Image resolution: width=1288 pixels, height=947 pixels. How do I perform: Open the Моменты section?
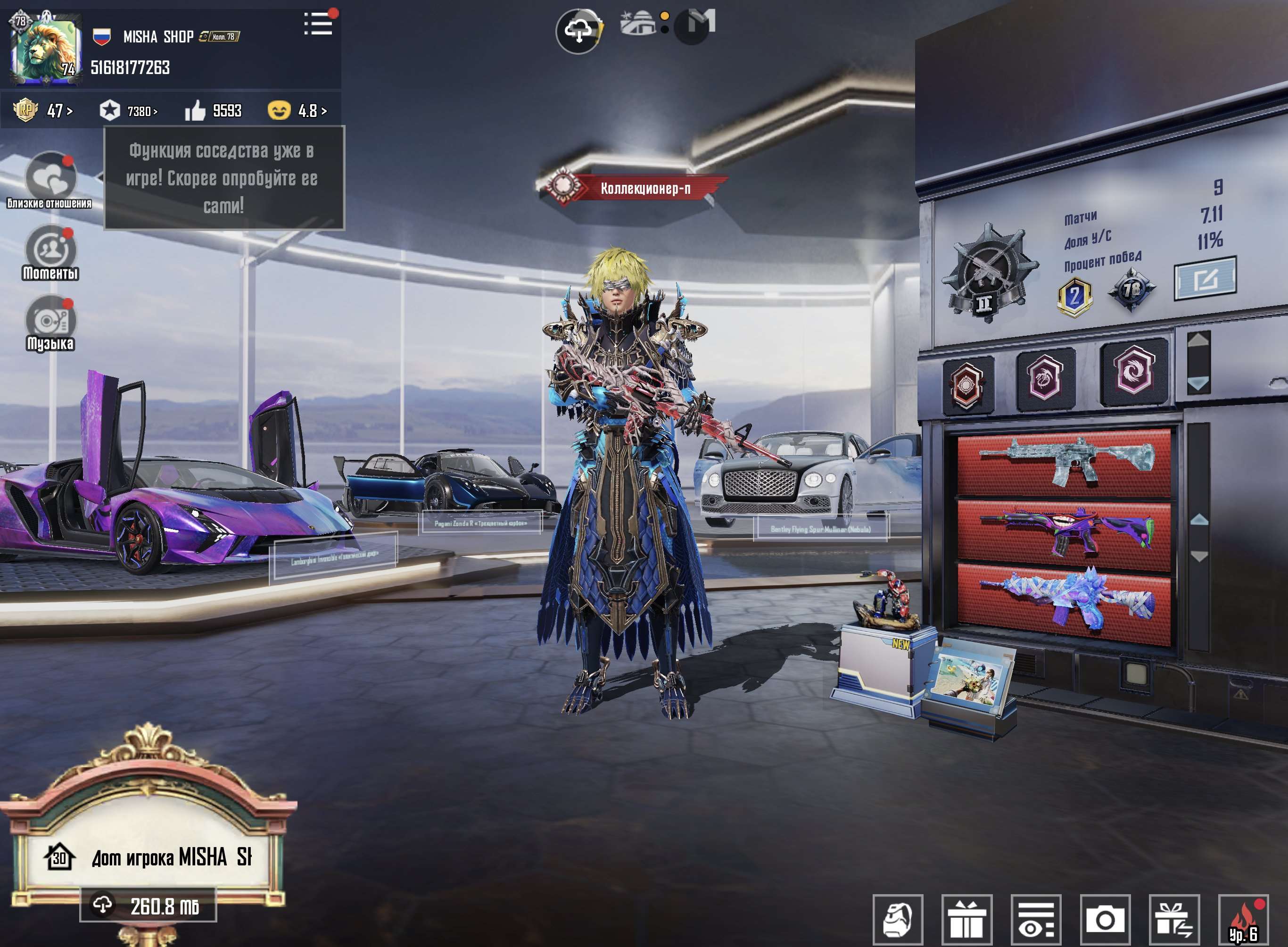click(x=50, y=253)
